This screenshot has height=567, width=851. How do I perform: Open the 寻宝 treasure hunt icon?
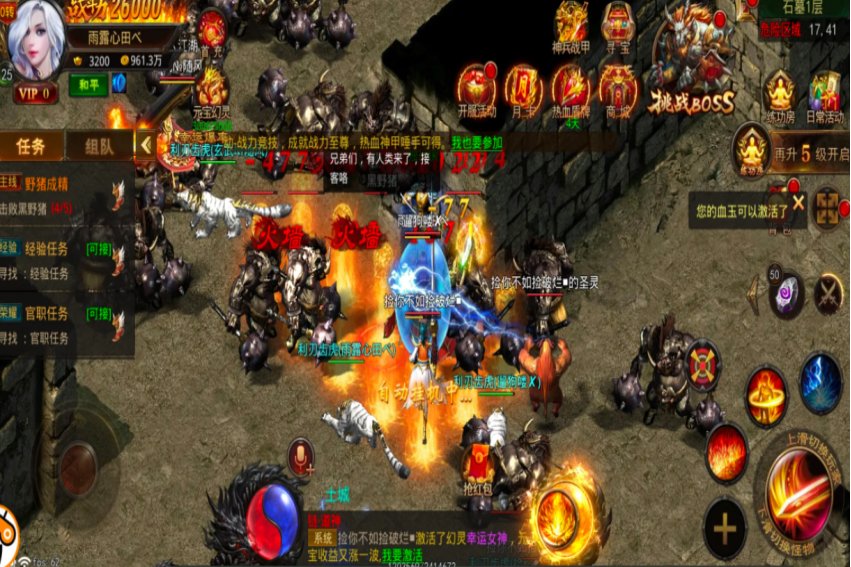pos(620,24)
